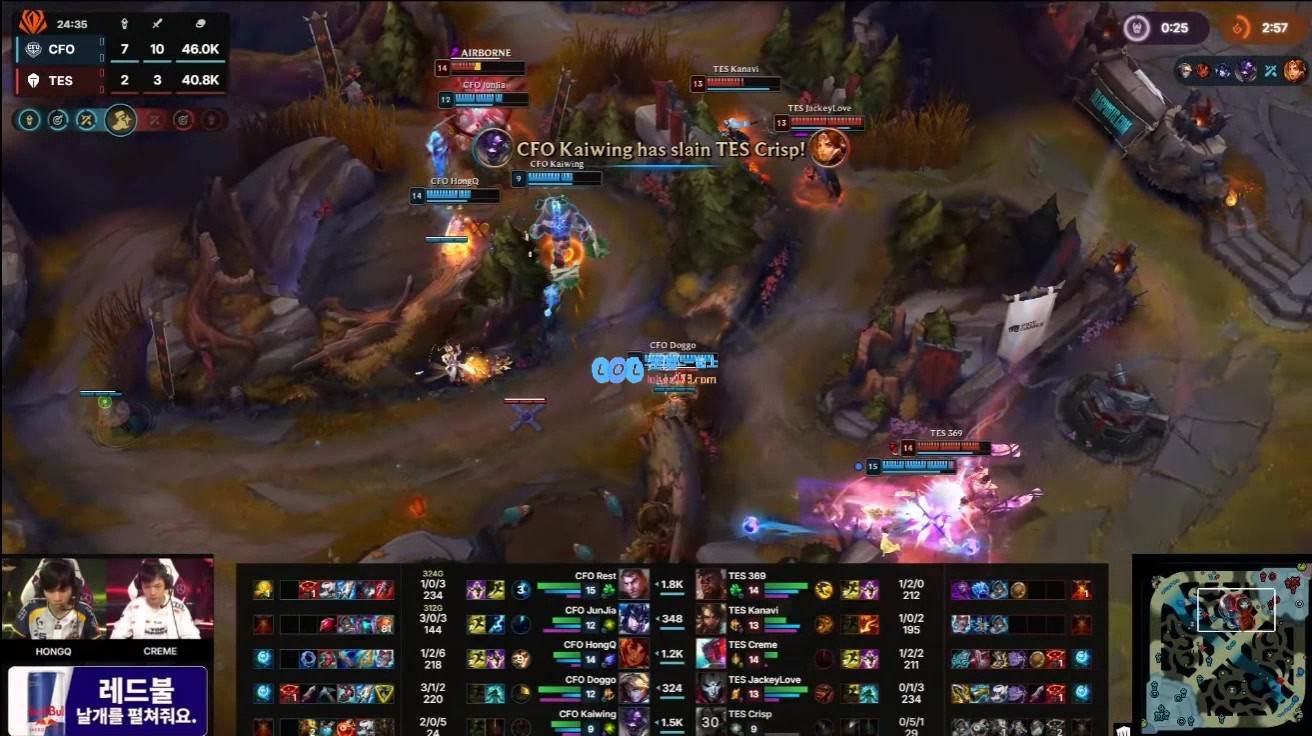Select CFO Rest's champion portrait

[633, 583]
